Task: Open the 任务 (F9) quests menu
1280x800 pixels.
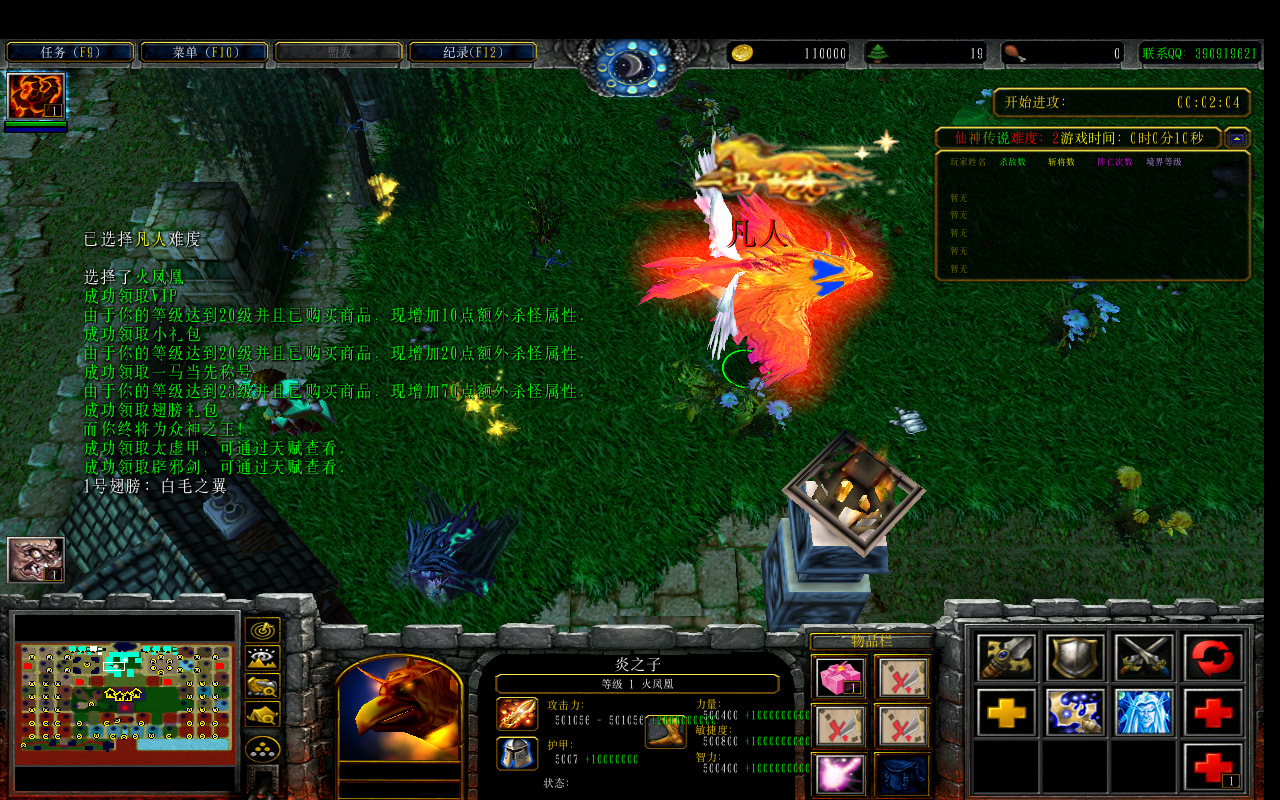Action: coord(70,52)
